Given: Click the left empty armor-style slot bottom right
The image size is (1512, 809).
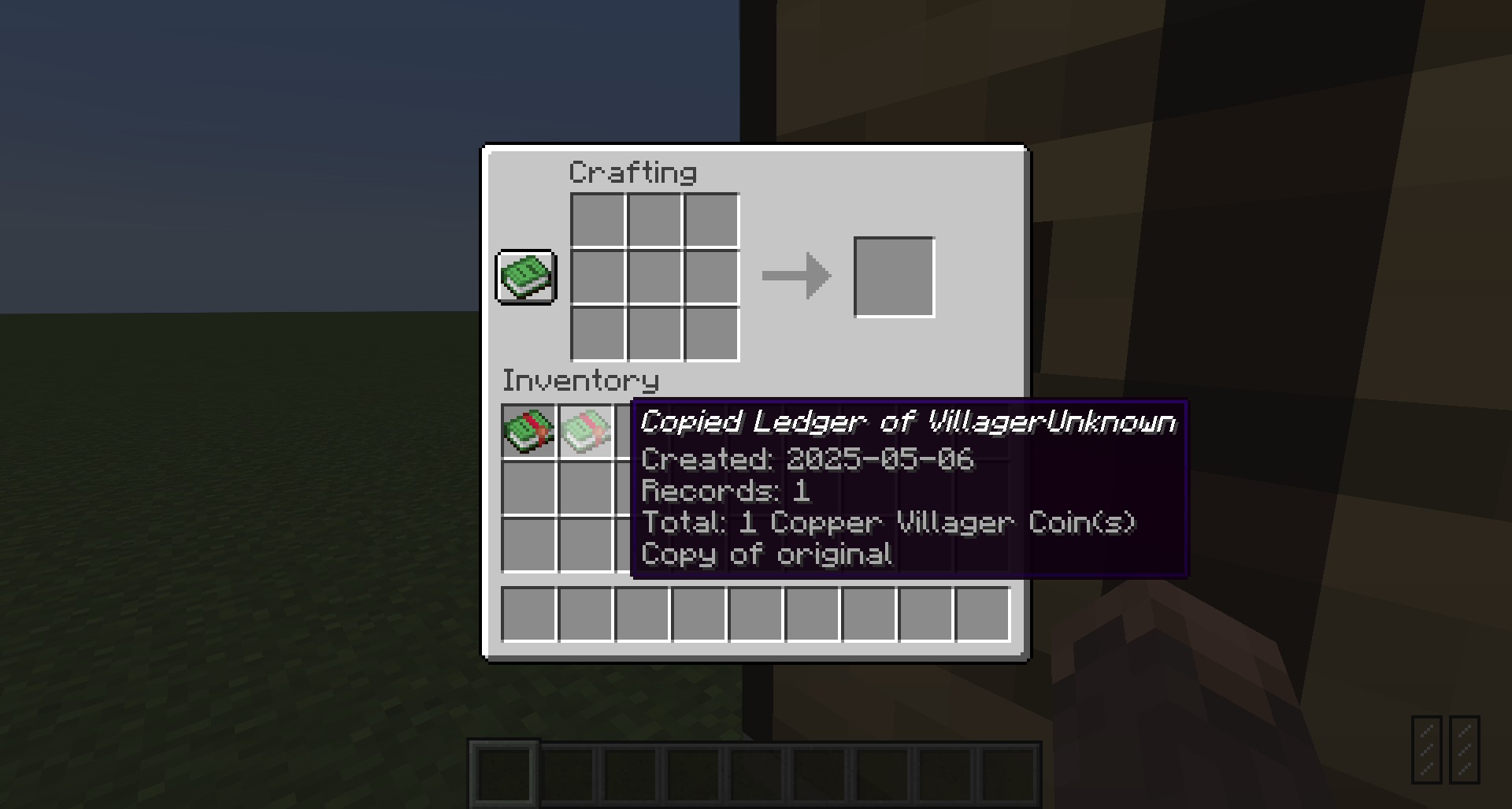Looking at the screenshot, I should pos(1427,749).
